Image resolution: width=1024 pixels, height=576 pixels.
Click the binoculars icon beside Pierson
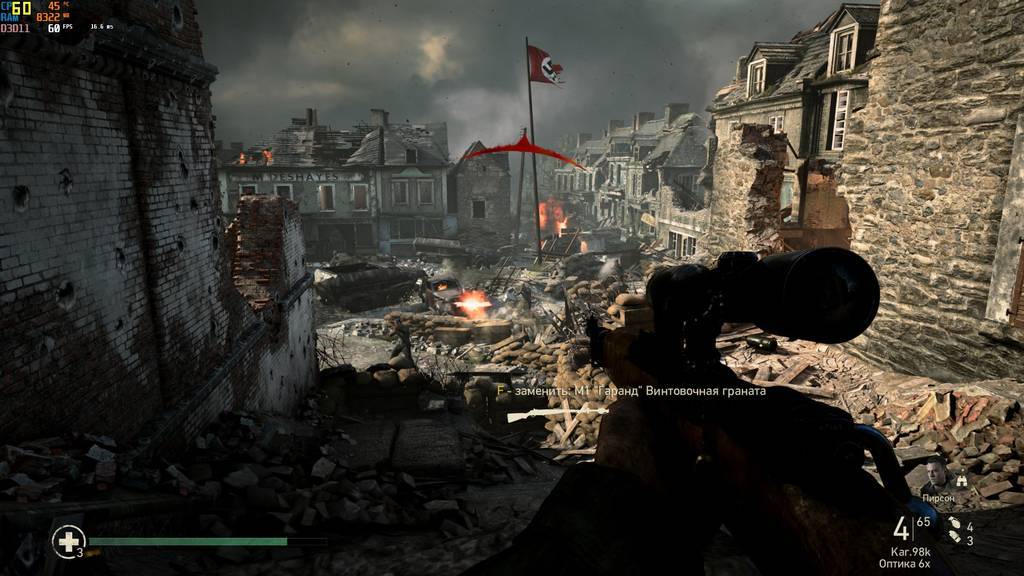click(962, 480)
